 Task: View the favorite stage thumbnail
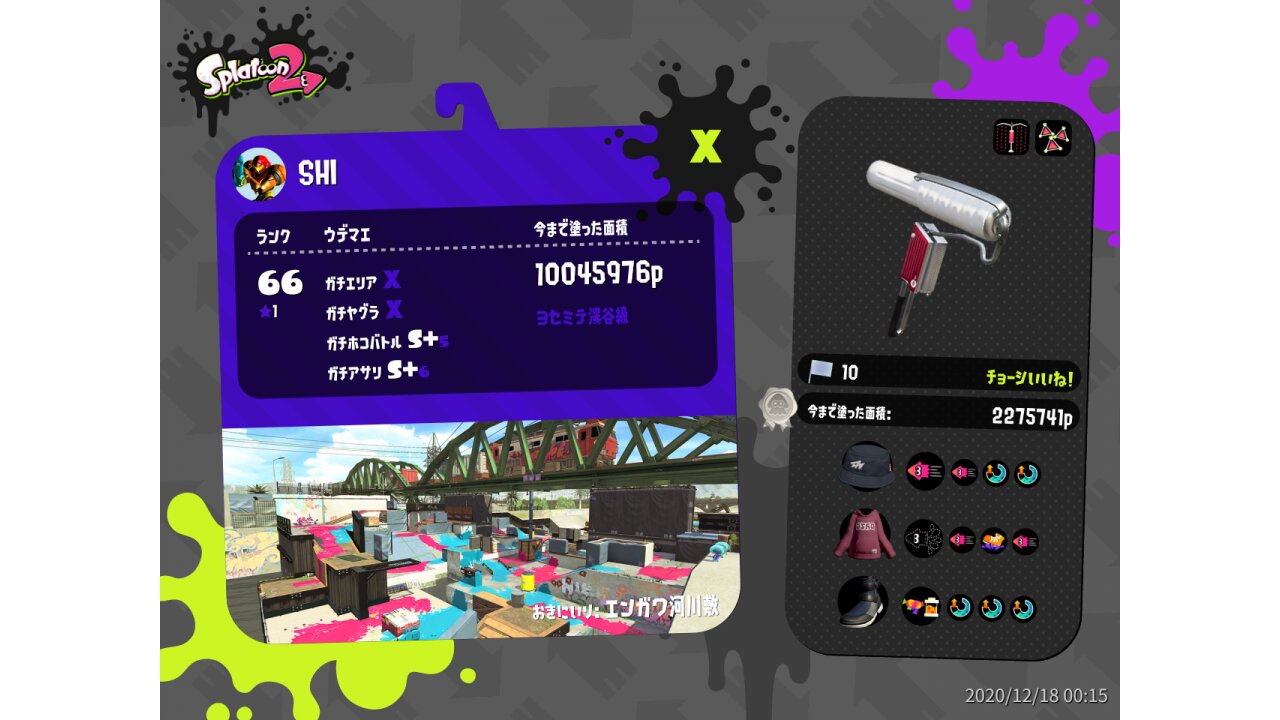click(x=478, y=530)
